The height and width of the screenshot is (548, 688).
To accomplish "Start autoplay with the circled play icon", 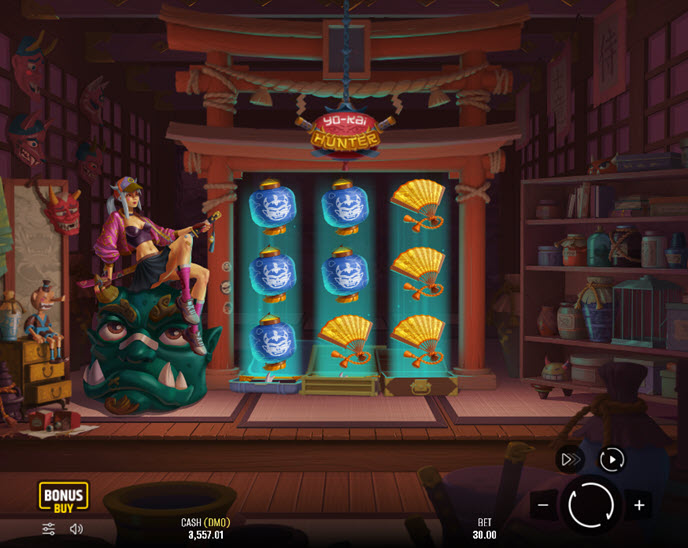I will (611, 459).
